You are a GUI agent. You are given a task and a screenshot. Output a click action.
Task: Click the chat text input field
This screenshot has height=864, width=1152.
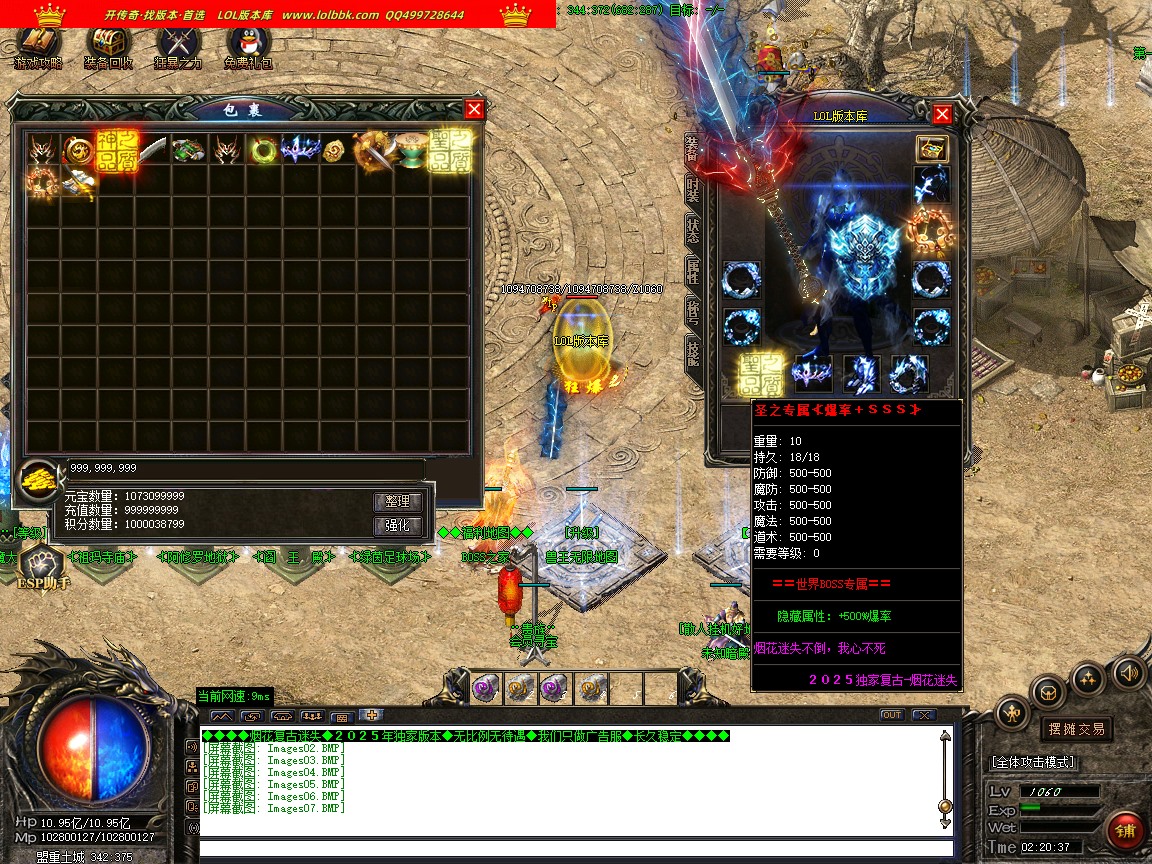point(570,849)
